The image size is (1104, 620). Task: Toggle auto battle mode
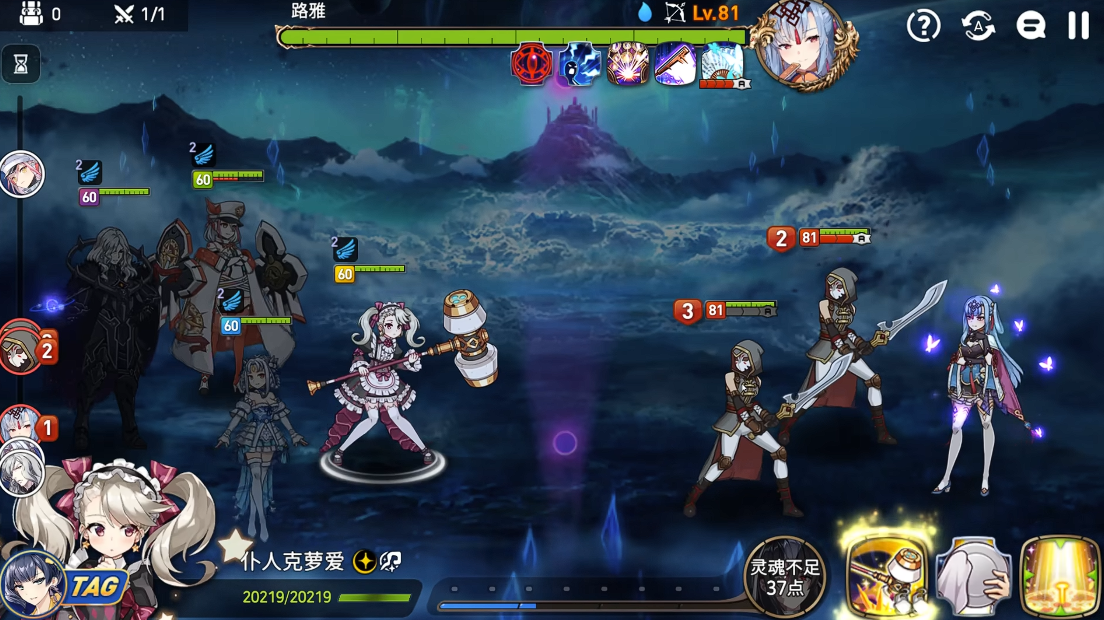click(978, 26)
